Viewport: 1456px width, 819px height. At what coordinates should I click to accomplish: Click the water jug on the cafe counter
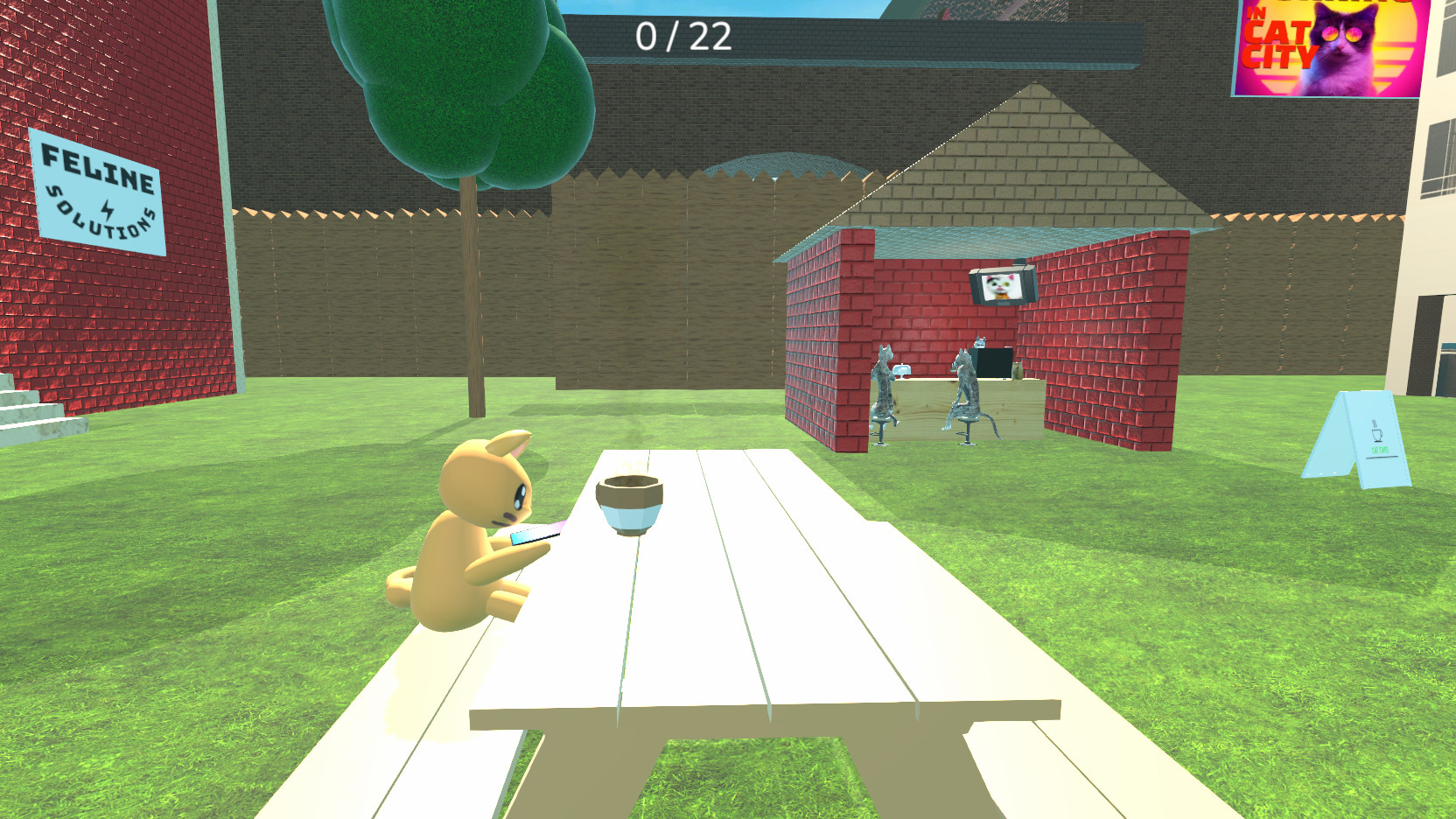902,370
